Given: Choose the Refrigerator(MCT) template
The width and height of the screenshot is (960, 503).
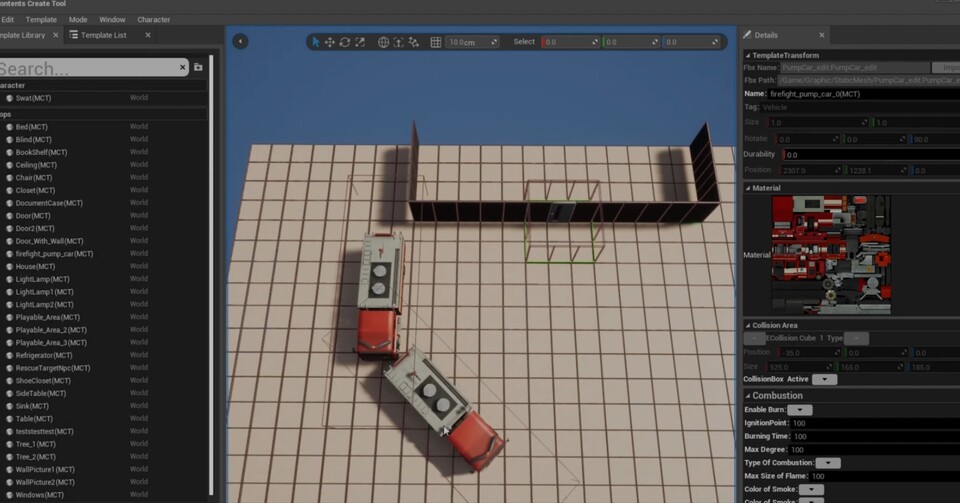Looking at the screenshot, I should tap(44, 355).
